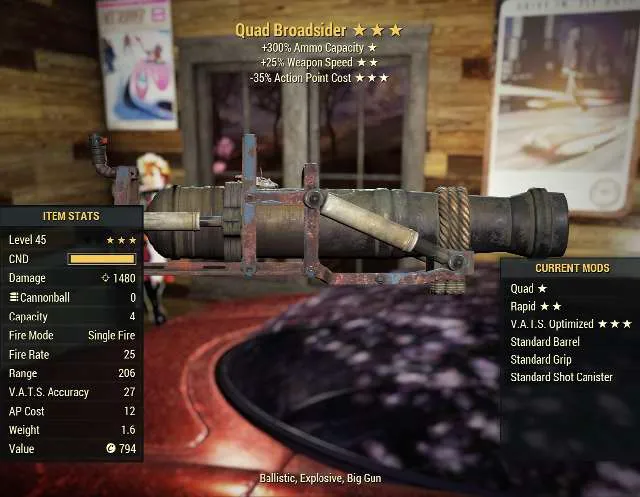The image size is (640, 497).
Task: Select the Quad mod entry
Action: point(530,288)
